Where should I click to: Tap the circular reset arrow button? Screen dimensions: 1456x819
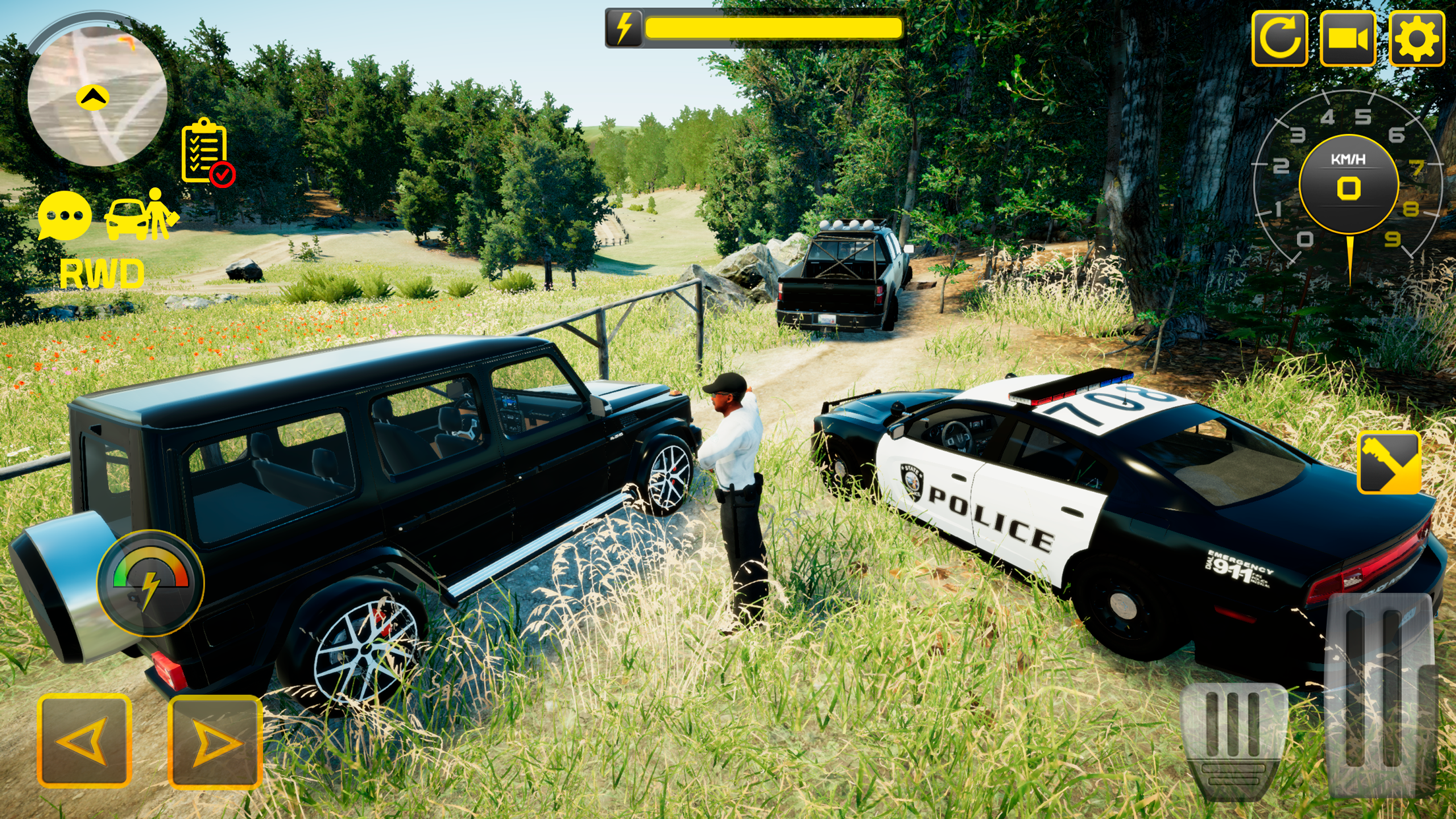pyautogui.click(x=1279, y=38)
